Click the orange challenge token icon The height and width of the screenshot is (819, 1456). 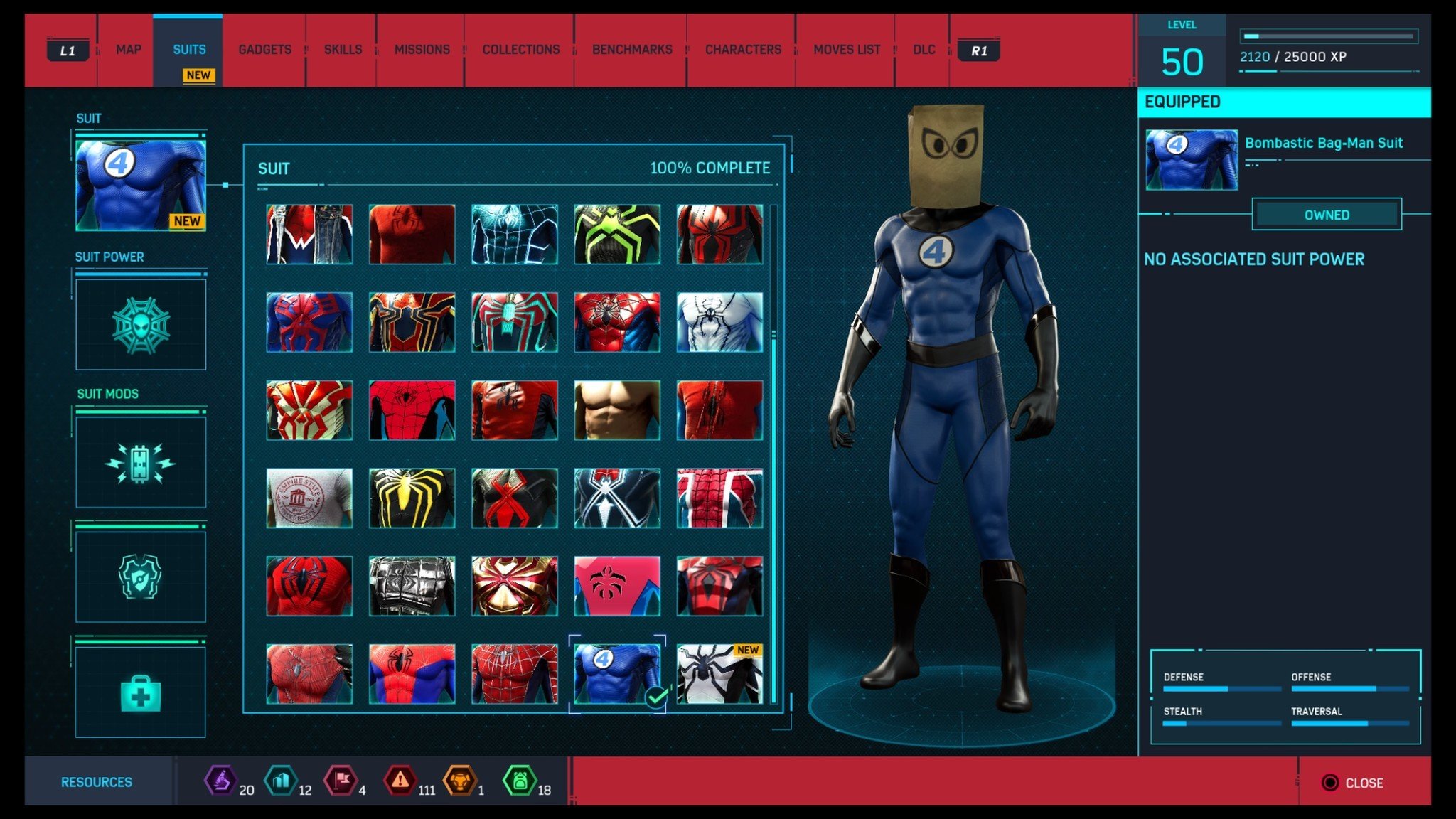tap(461, 777)
